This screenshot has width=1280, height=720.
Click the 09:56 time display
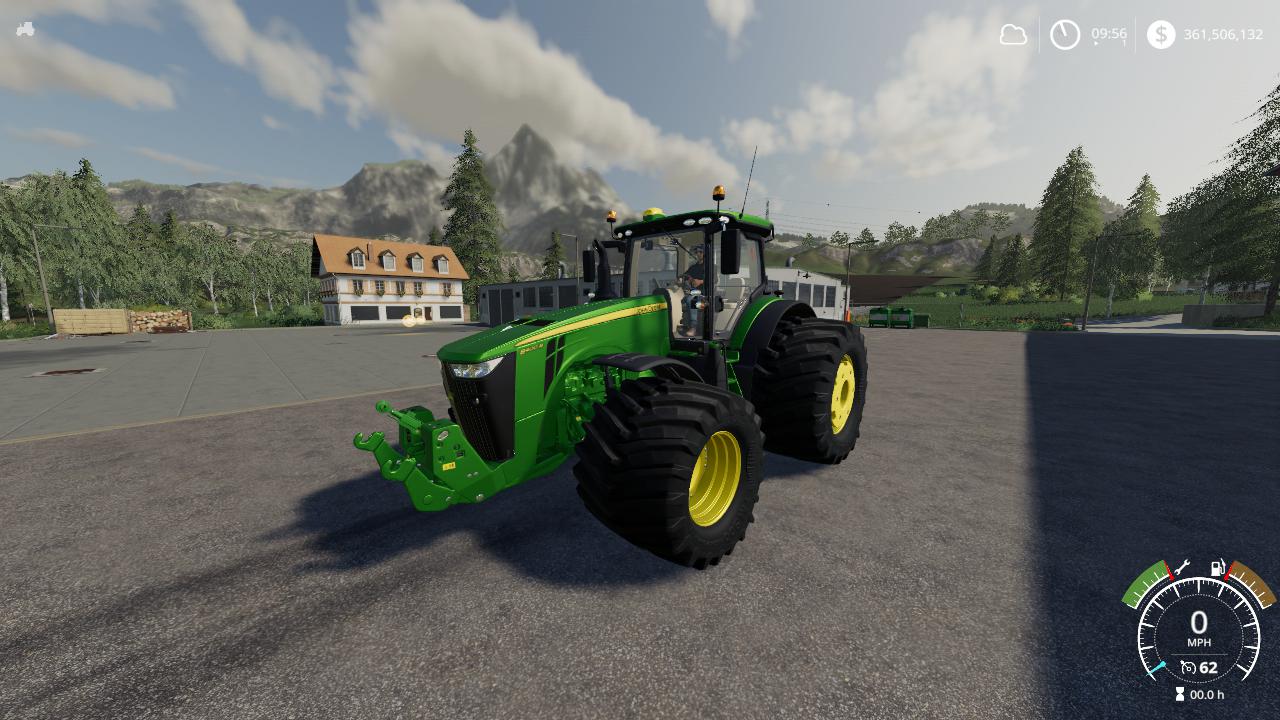coord(1109,33)
